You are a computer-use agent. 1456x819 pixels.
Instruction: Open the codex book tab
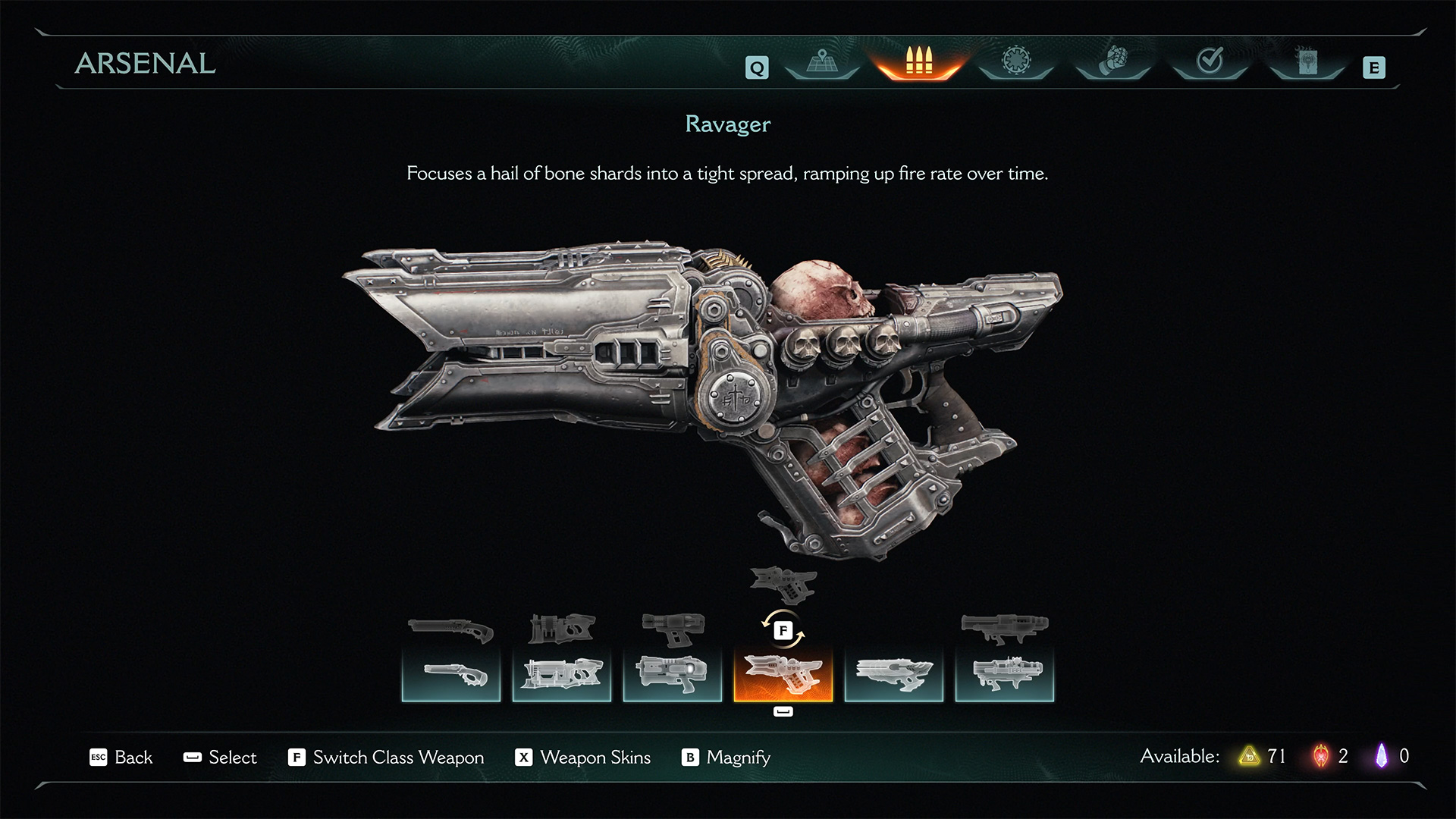point(1307,62)
